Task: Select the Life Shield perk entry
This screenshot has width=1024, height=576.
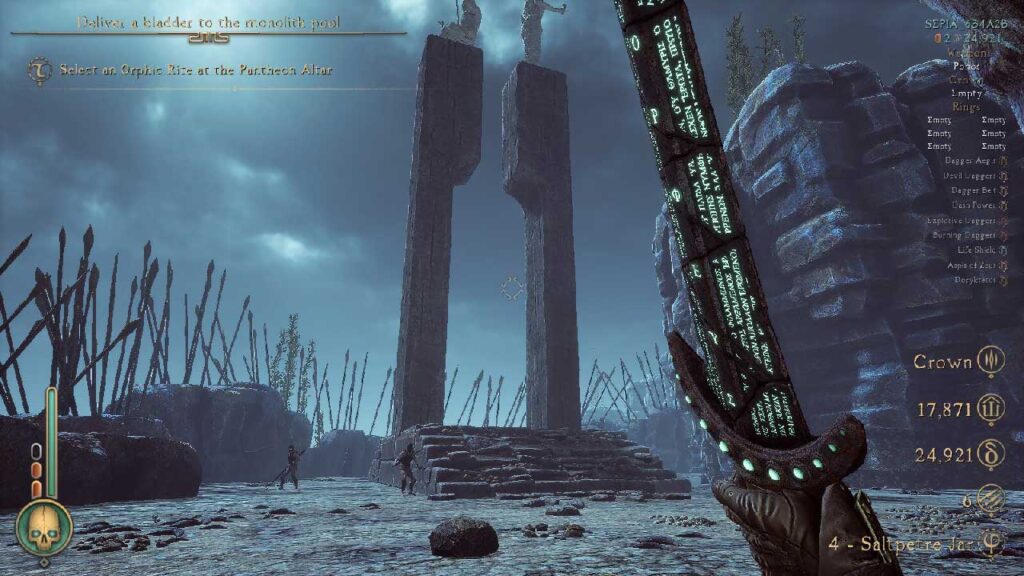Action: 970,251
